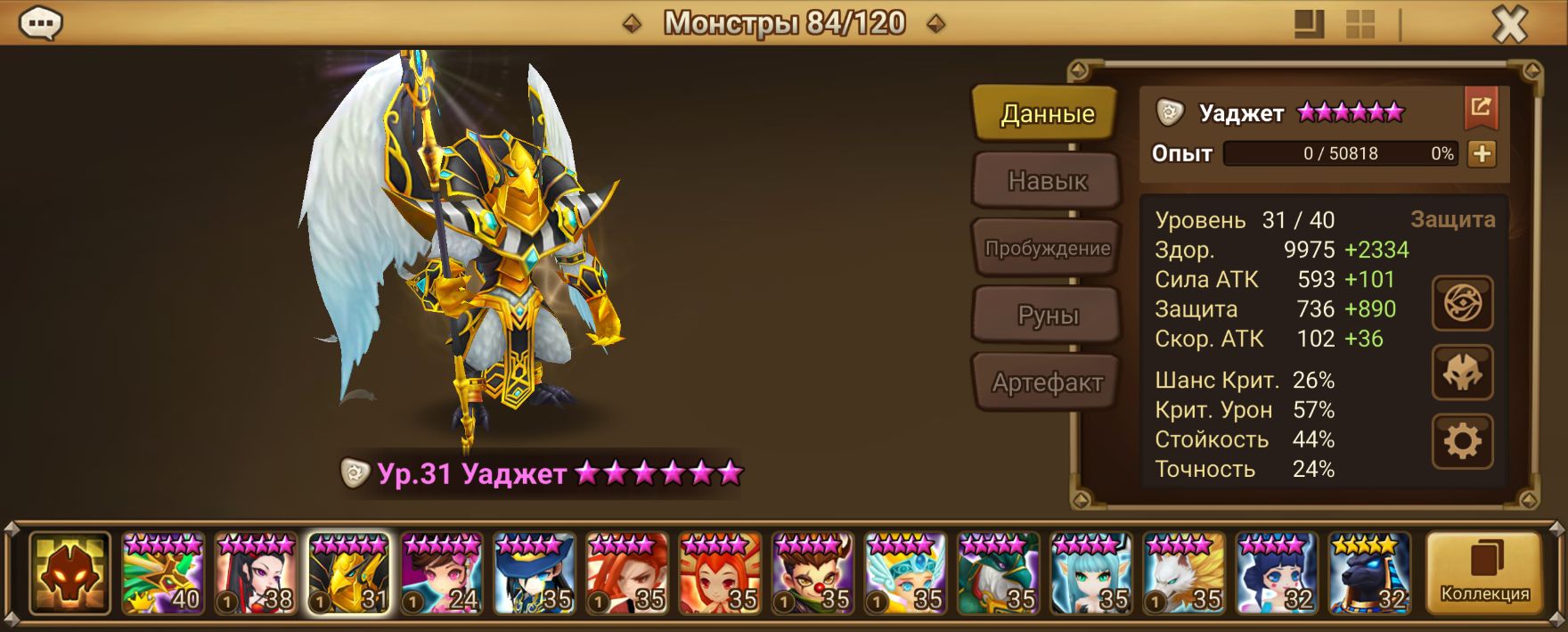Pick the level 32 Anubis jackal monster

click(x=1369, y=574)
